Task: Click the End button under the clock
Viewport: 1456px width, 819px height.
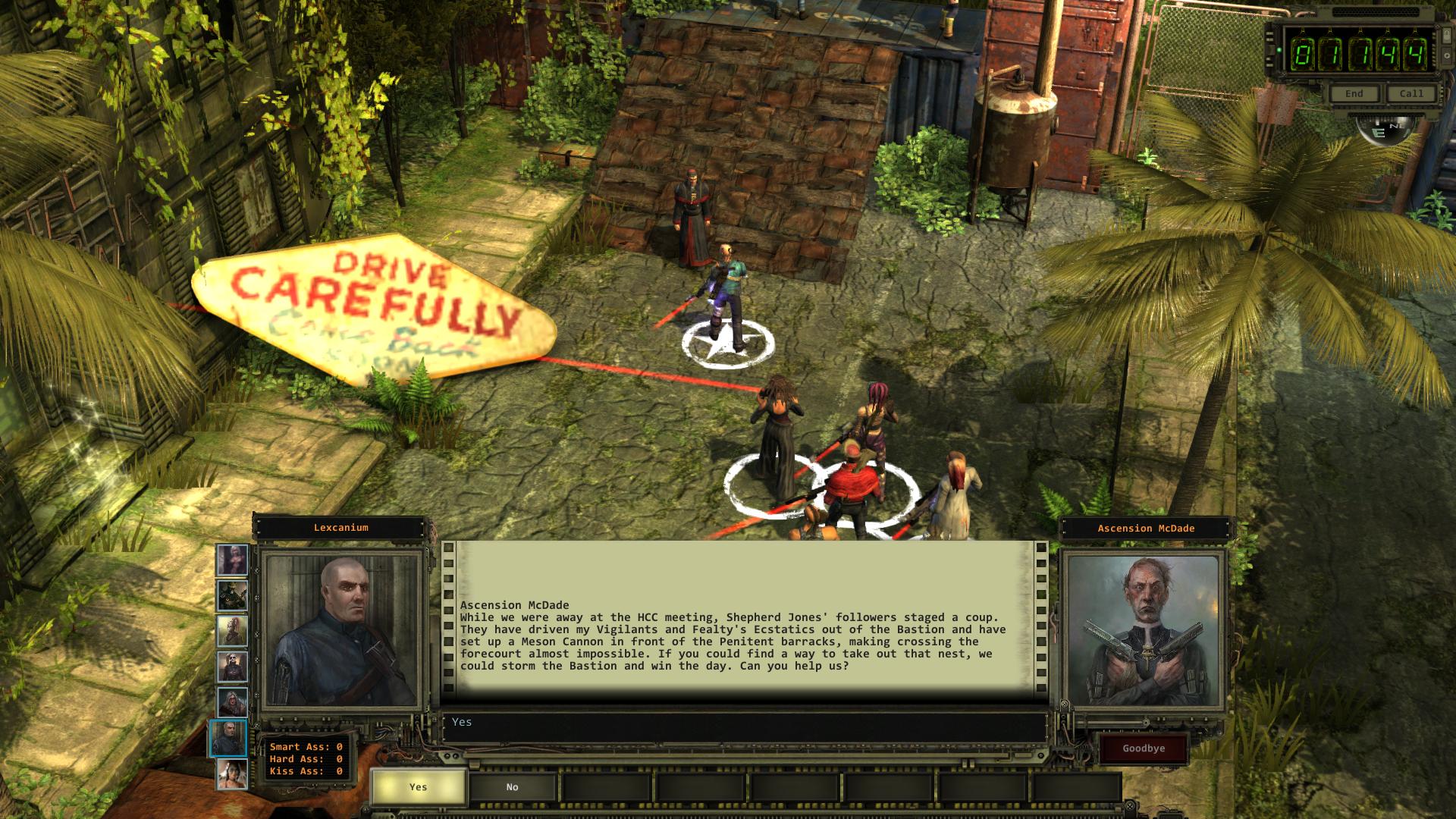Action: (1354, 94)
